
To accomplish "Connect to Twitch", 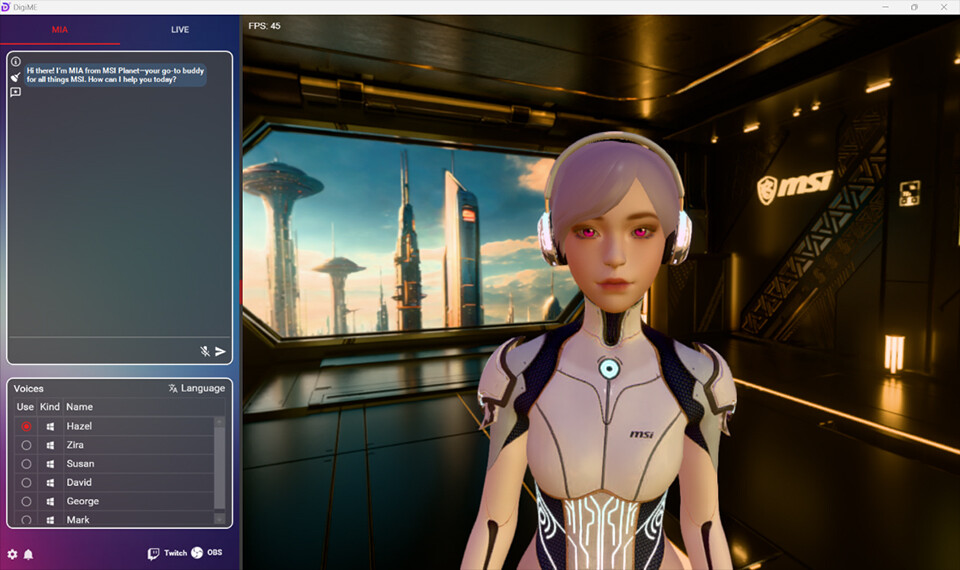I will 167,553.
